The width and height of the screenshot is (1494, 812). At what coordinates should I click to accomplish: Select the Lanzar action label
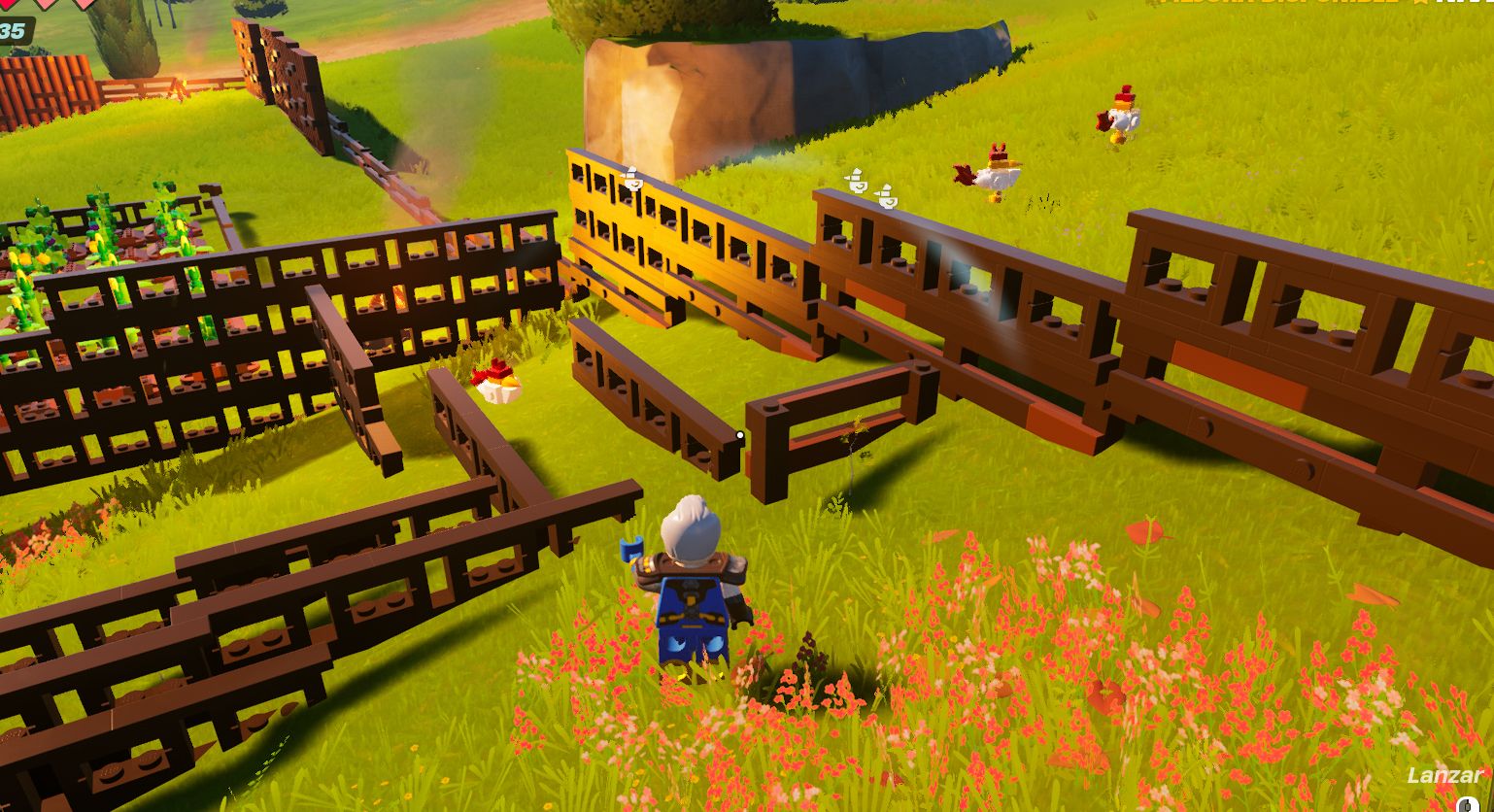1443,776
